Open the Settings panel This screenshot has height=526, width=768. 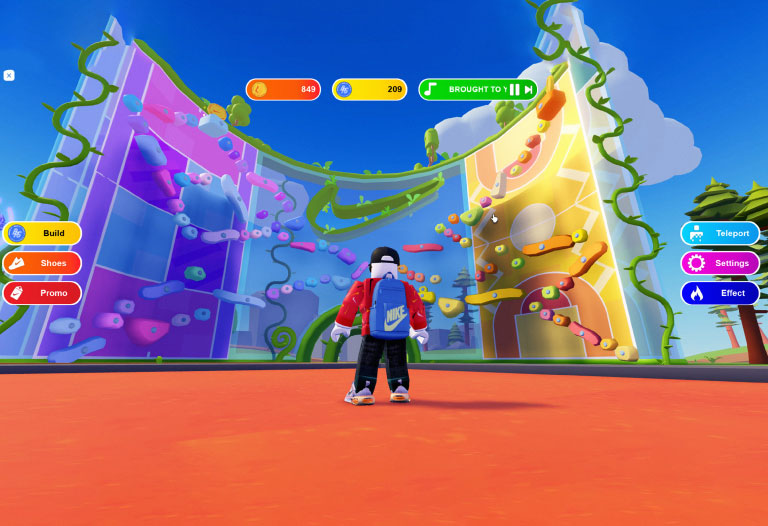720,263
